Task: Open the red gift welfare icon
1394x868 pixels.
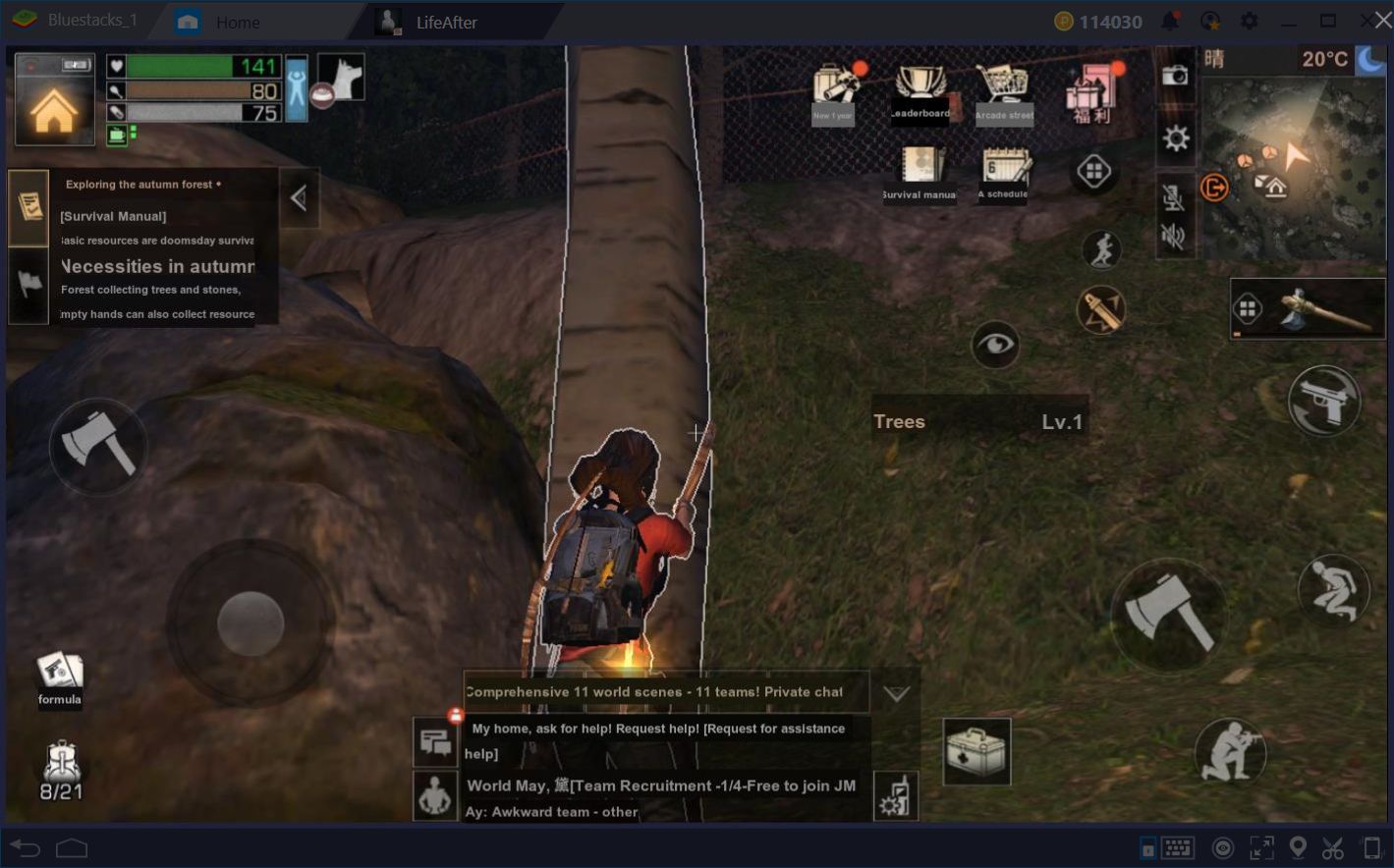Action: 1092,93
